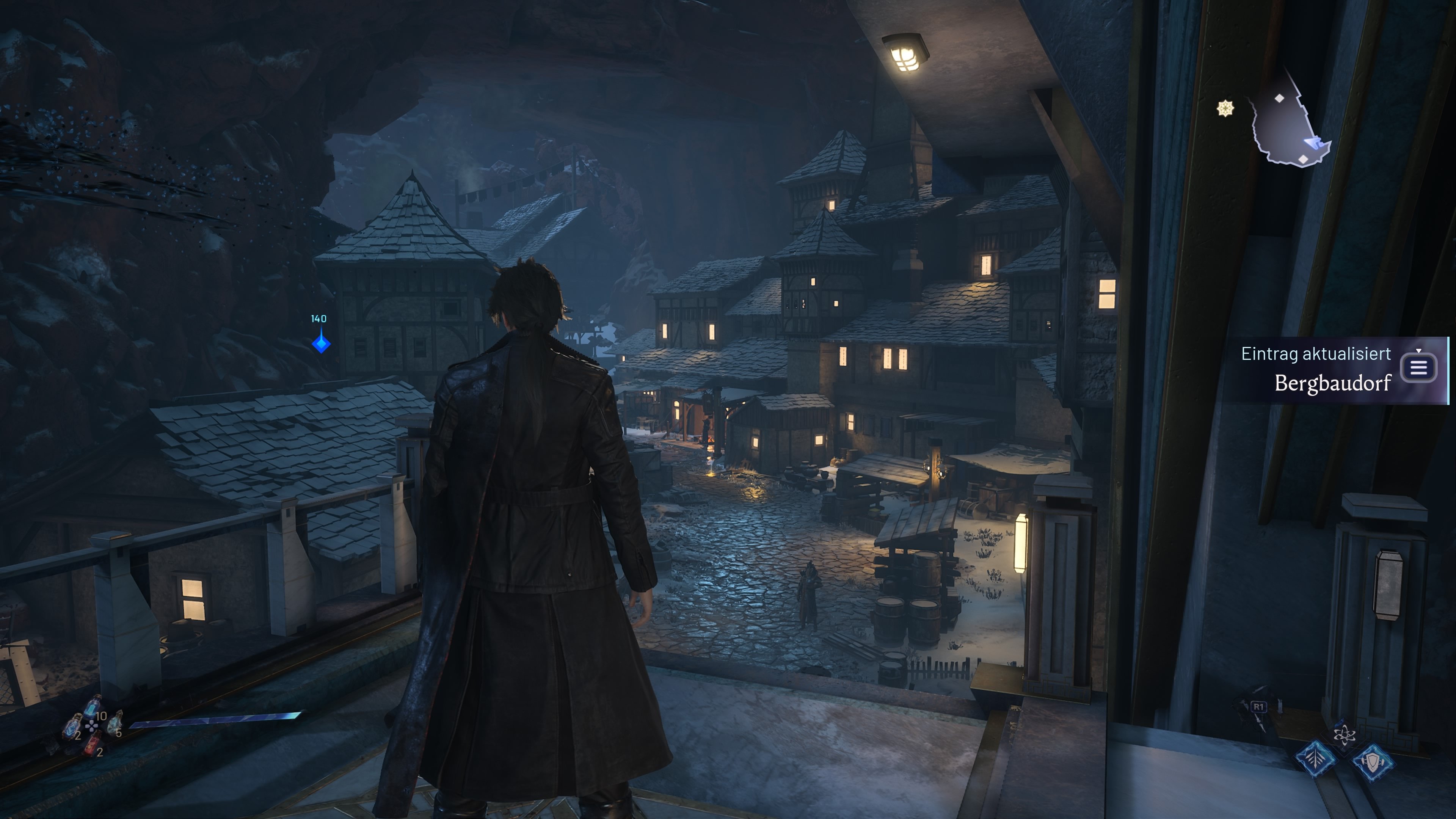Viewport: 1456px width, 819px height.
Task: Open the Bergbaudorf entry notification
Action: [x=1418, y=368]
